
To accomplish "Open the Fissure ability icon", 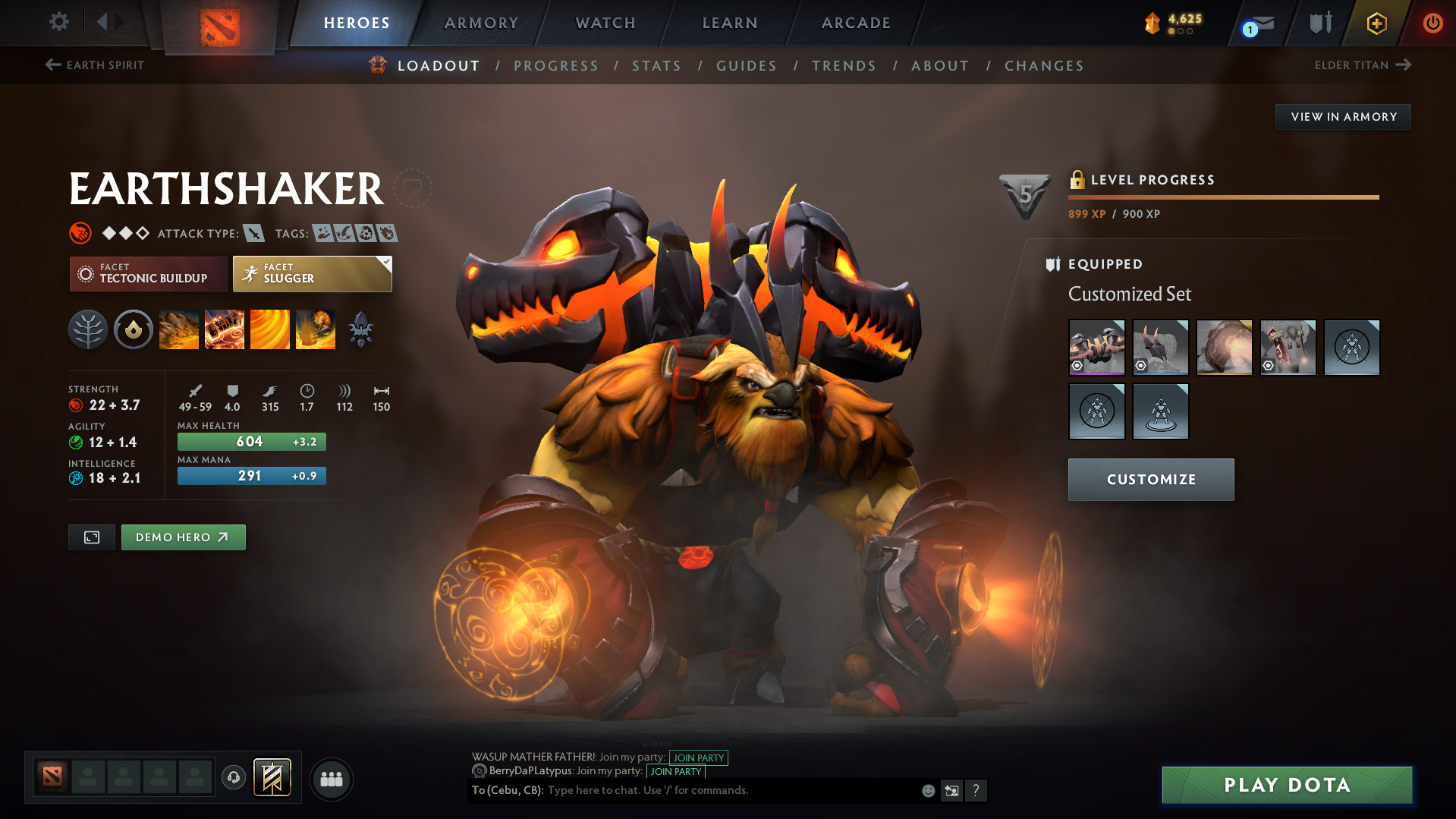I will (x=178, y=329).
